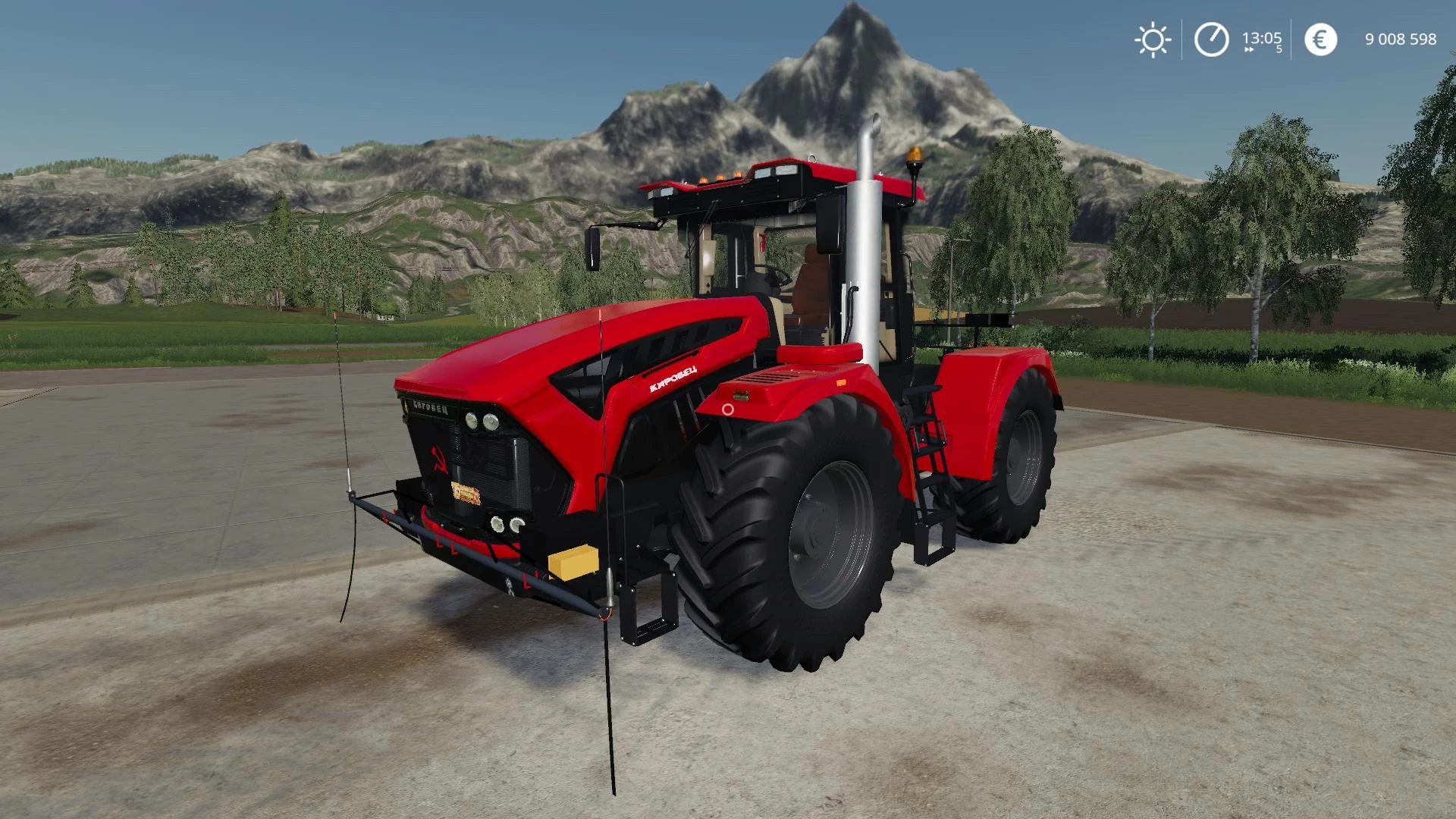Click the circular clock dial icon
1456x819 pixels.
(1211, 39)
